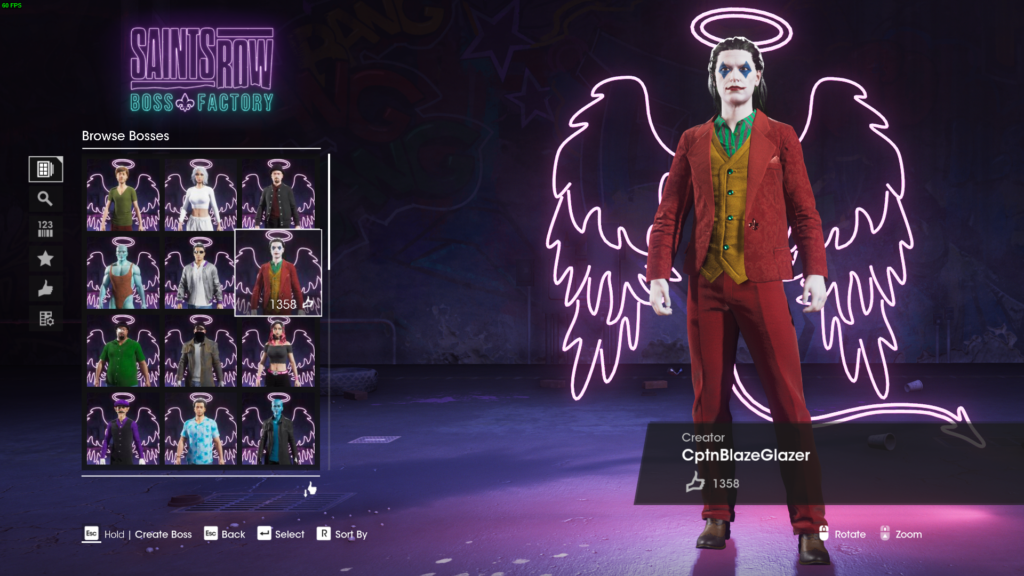
Task: Open the browse grid tab
Action: (45, 169)
